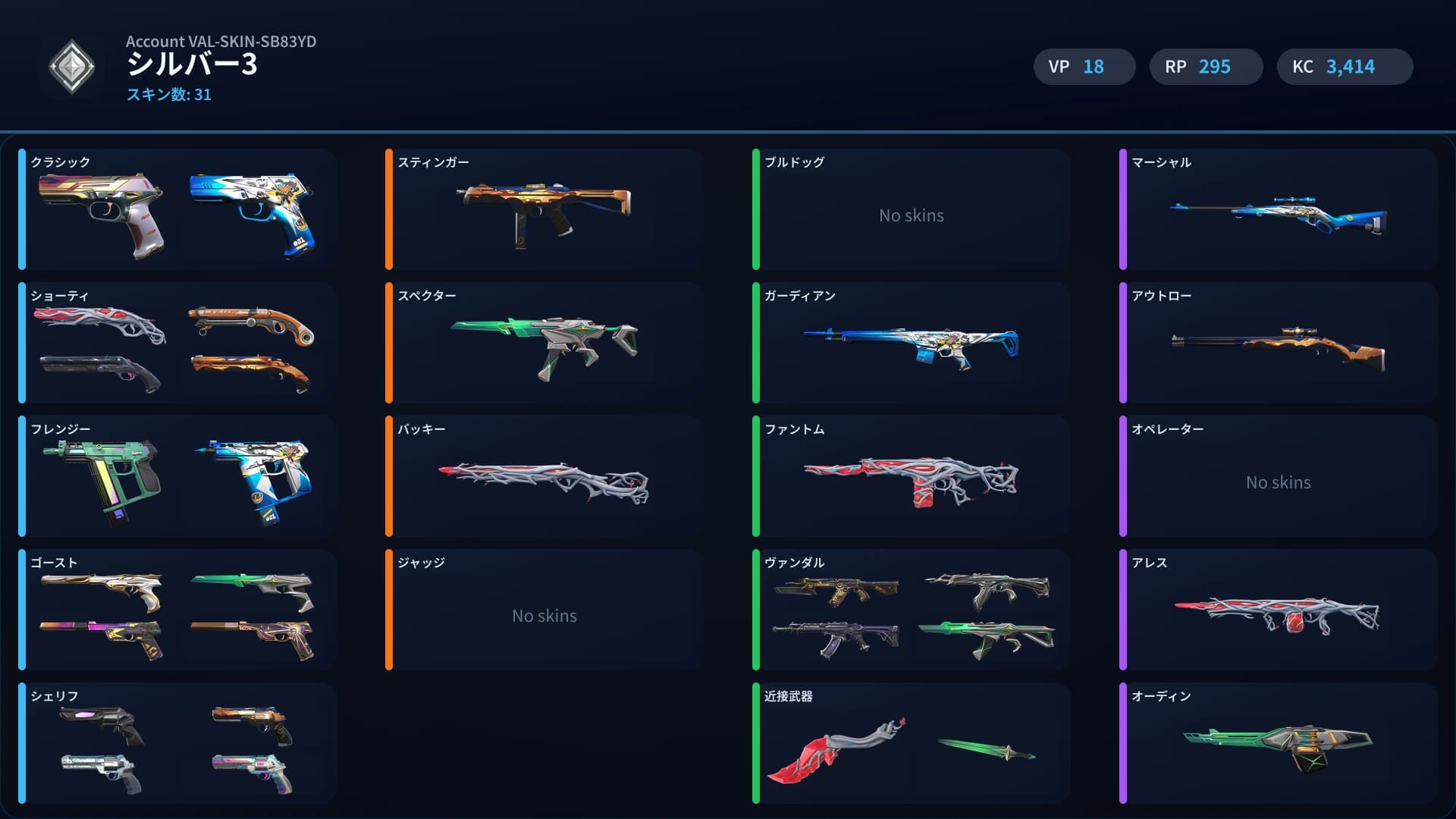Select the blue Classic pistol skin
This screenshot has width=1456, height=819.
tap(256, 214)
